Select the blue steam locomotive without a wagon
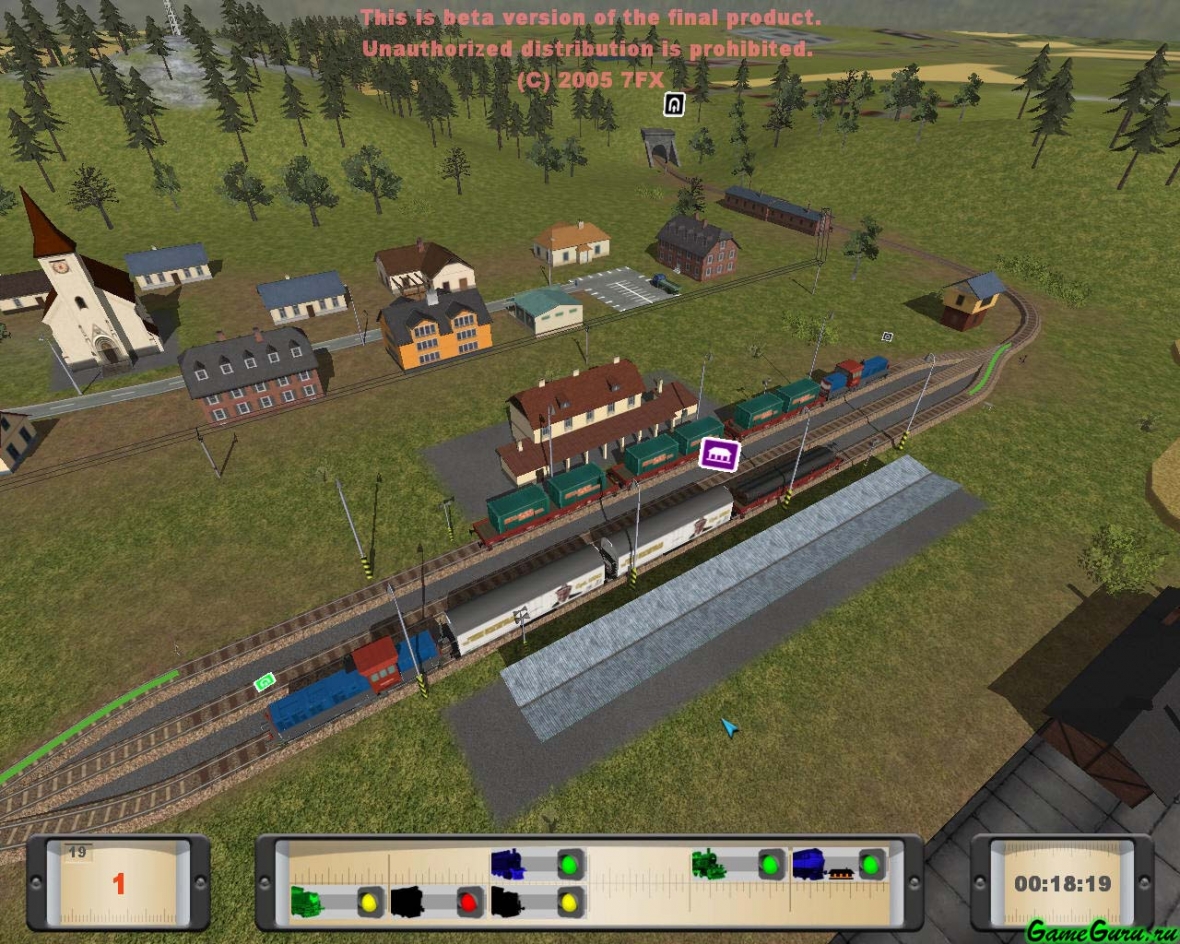Viewport: 1180px width, 944px height. coord(508,864)
